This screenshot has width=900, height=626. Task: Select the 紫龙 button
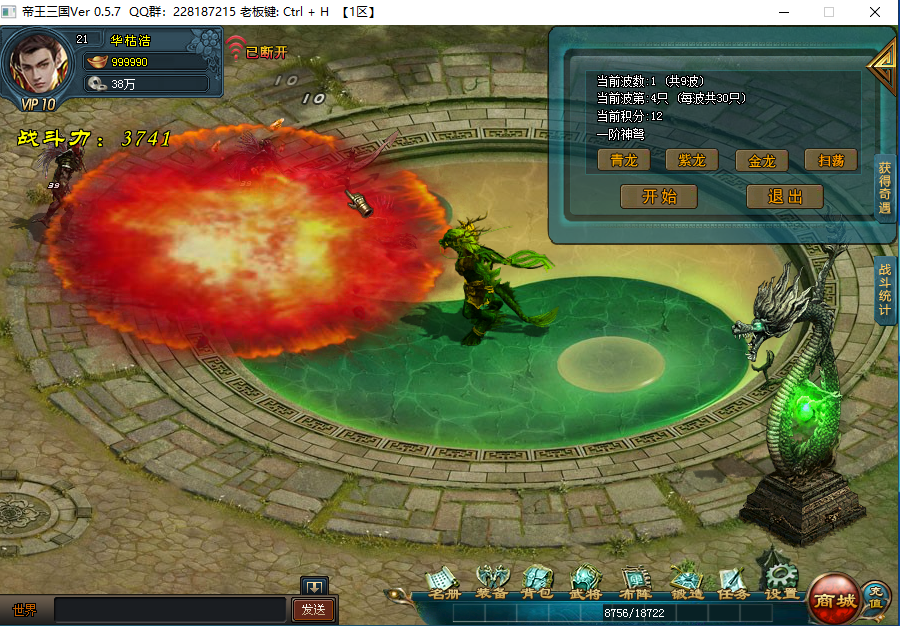click(692, 160)
